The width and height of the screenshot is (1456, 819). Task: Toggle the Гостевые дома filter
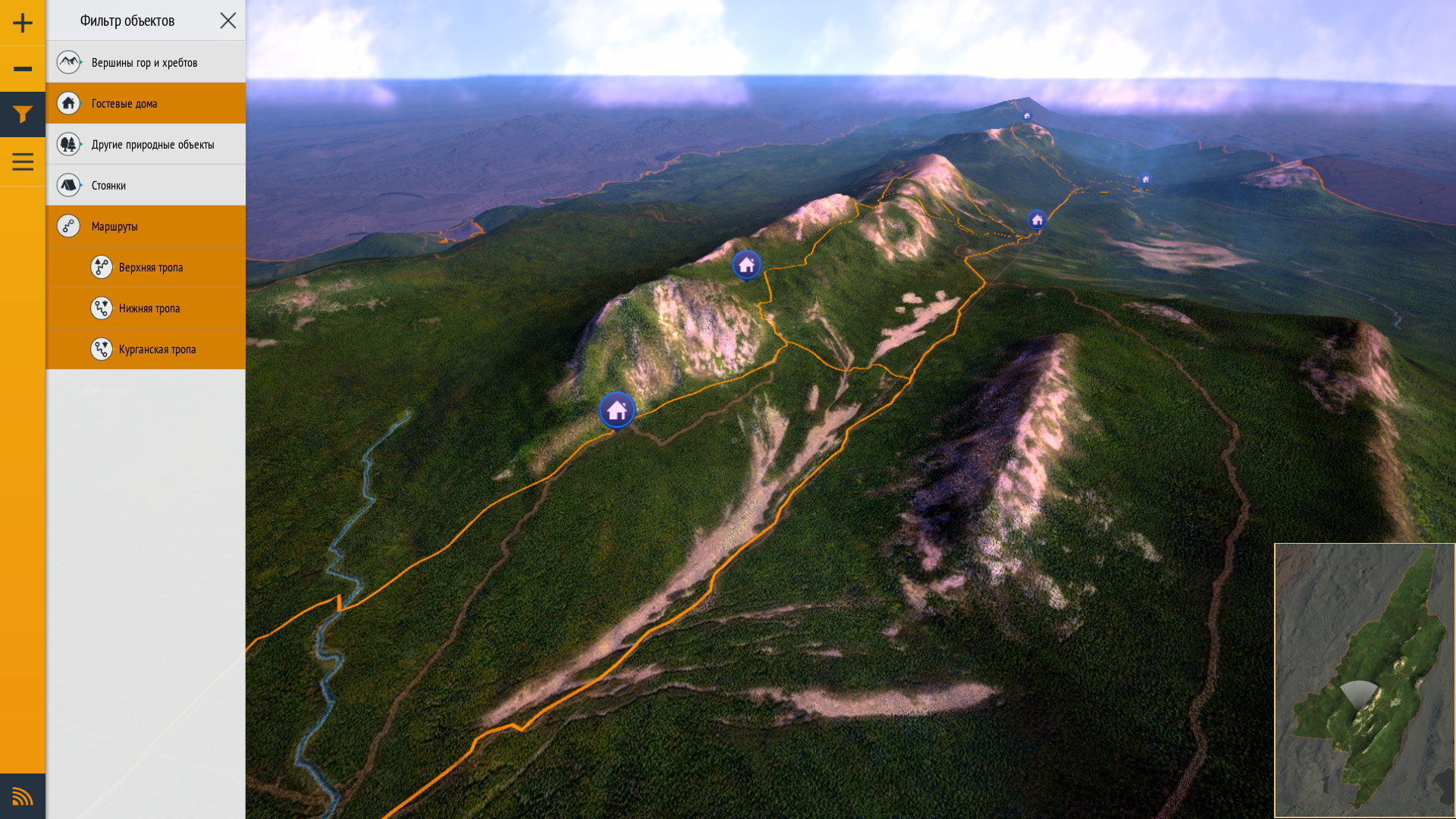[146, 103]
